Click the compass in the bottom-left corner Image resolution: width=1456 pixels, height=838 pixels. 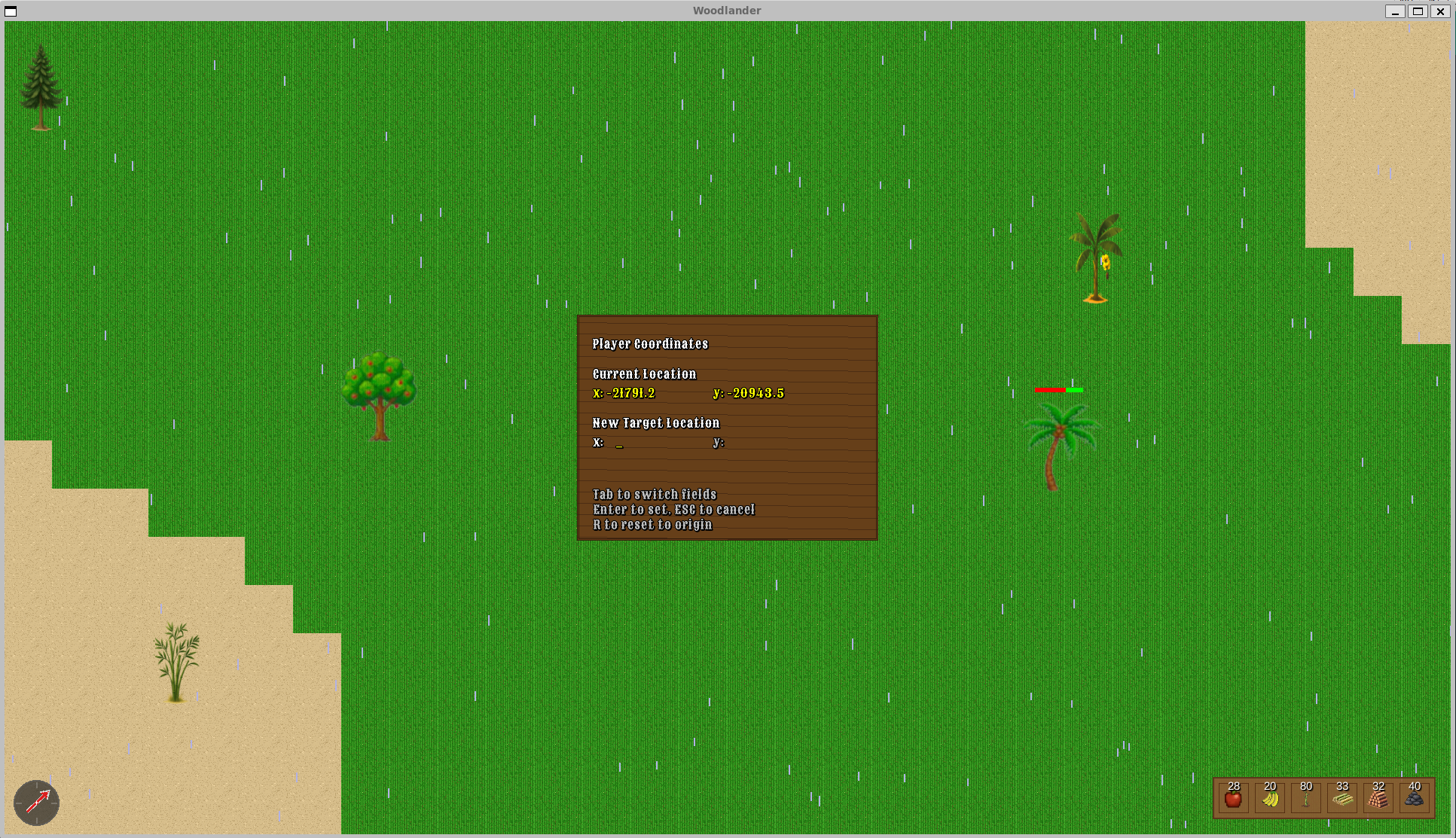36,803
